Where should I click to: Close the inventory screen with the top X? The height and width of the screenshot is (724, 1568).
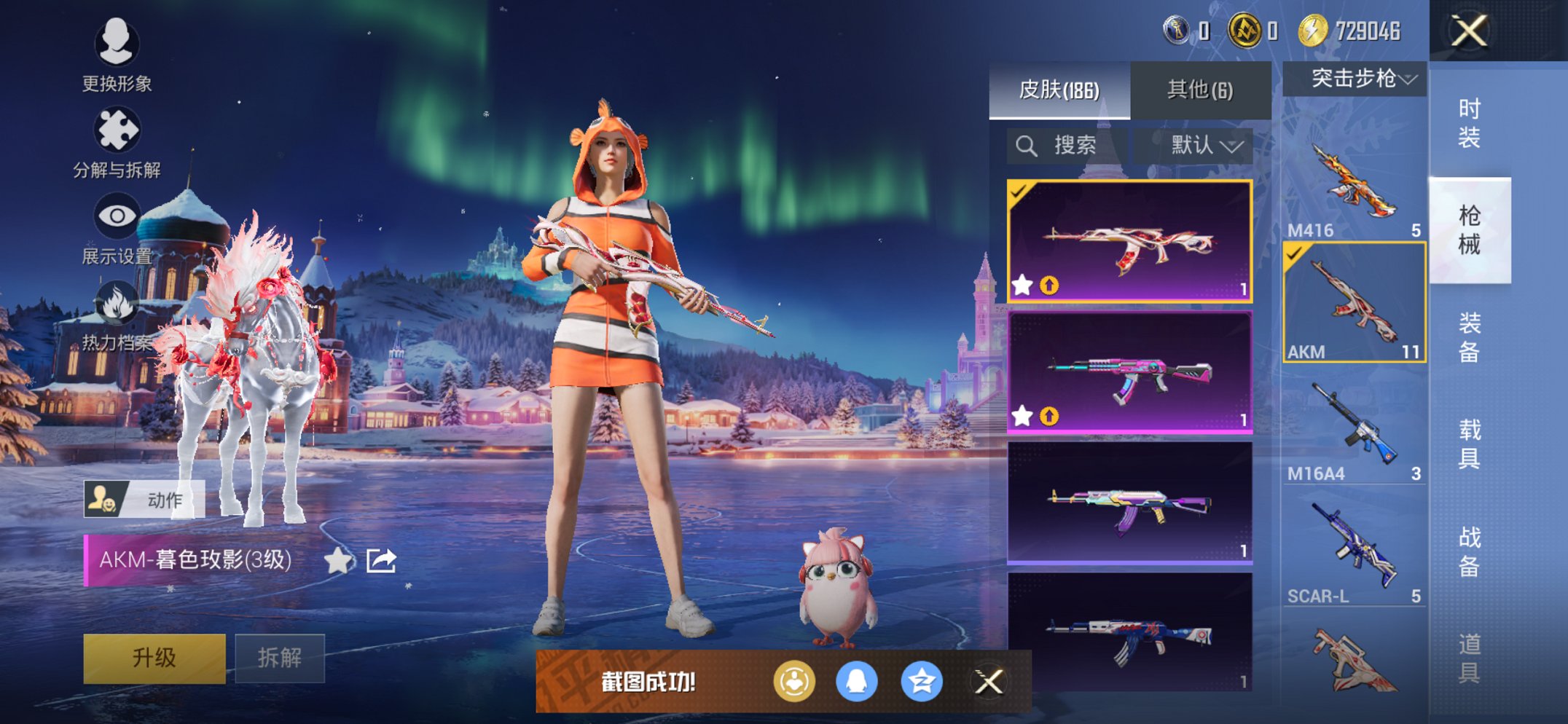pyautogui.click(x=1468, y=31)
